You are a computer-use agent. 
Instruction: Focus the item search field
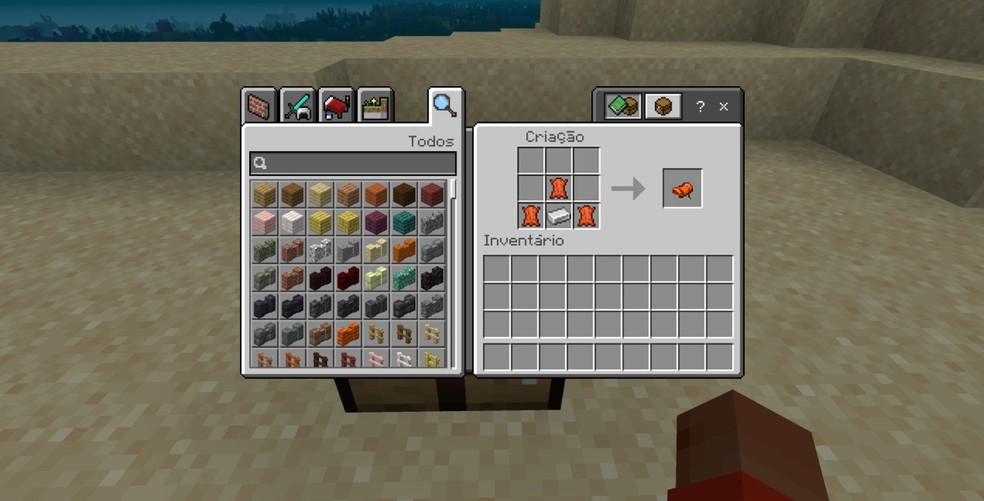tap(353, 164)
